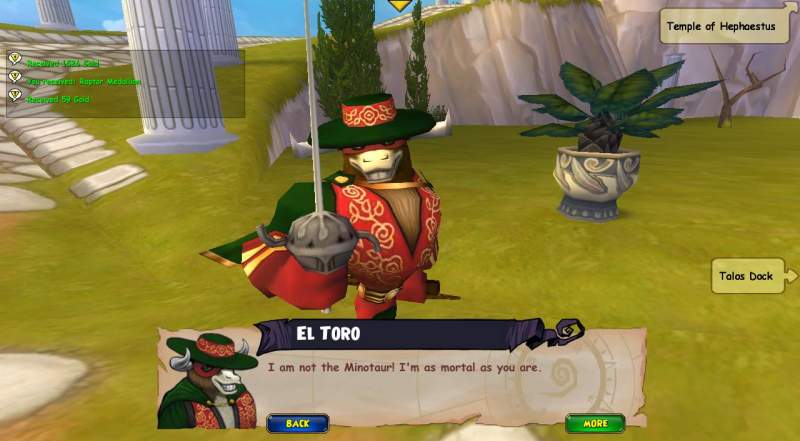This screenshot has width=800, height=441.
Task: Go back with the BACK button
Action: [298, 423]
